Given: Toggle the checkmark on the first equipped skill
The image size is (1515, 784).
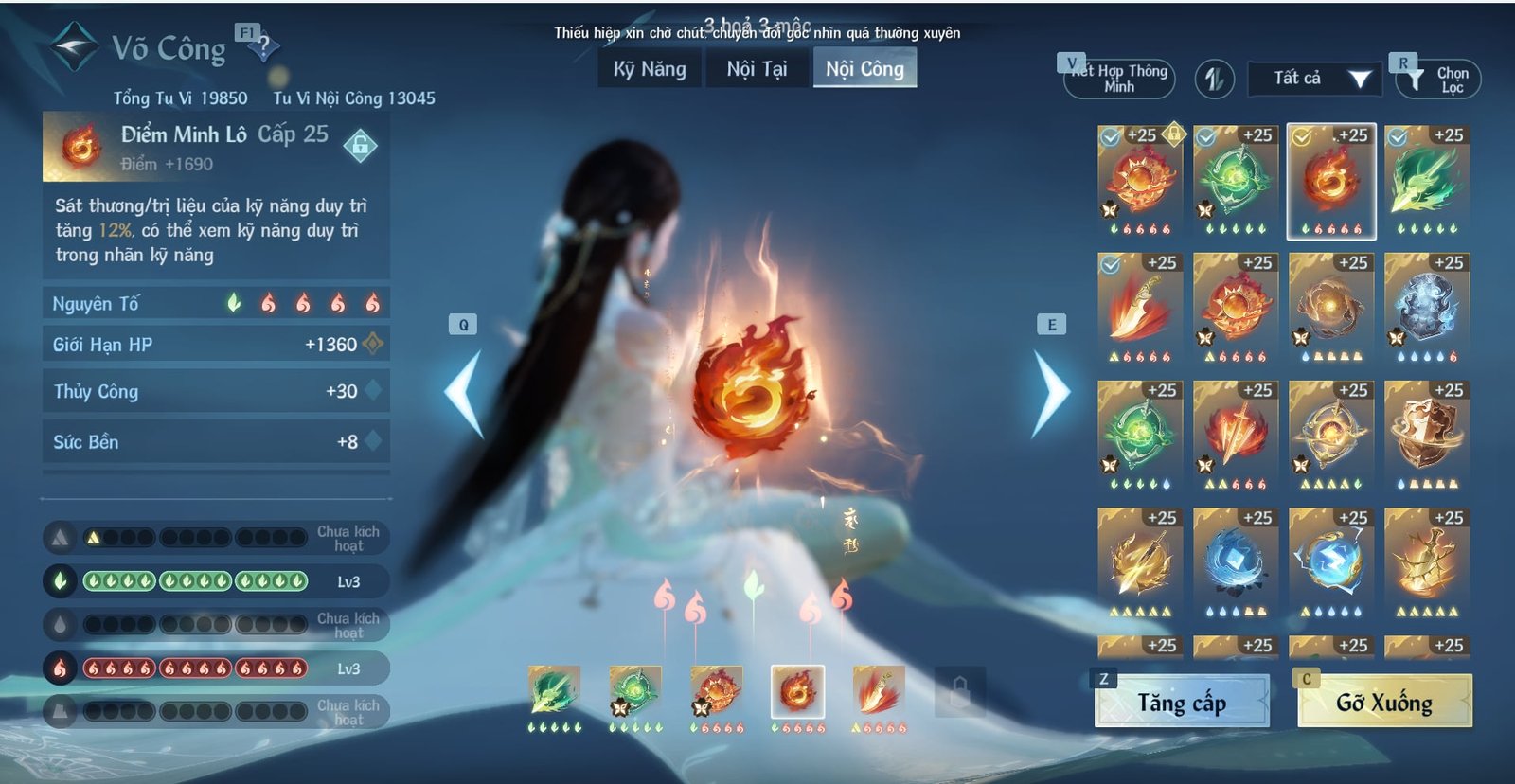Looking at the screenshot, I should (1110, 135).
